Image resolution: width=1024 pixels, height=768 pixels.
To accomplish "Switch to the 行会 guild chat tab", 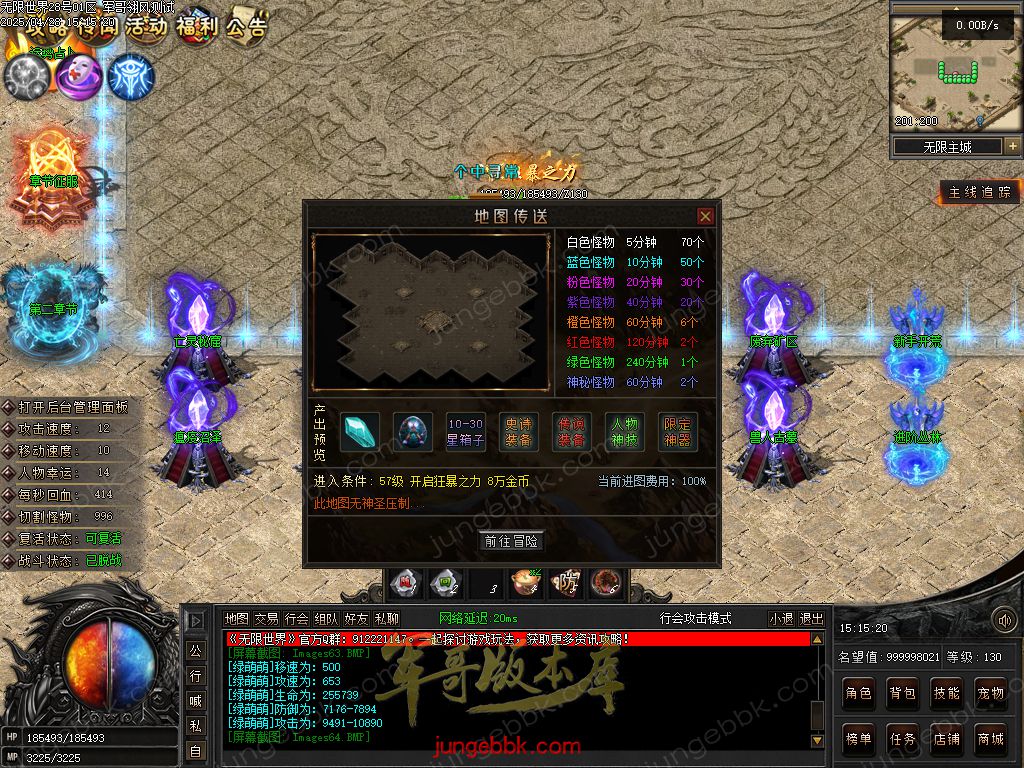I will click(296, 619).
